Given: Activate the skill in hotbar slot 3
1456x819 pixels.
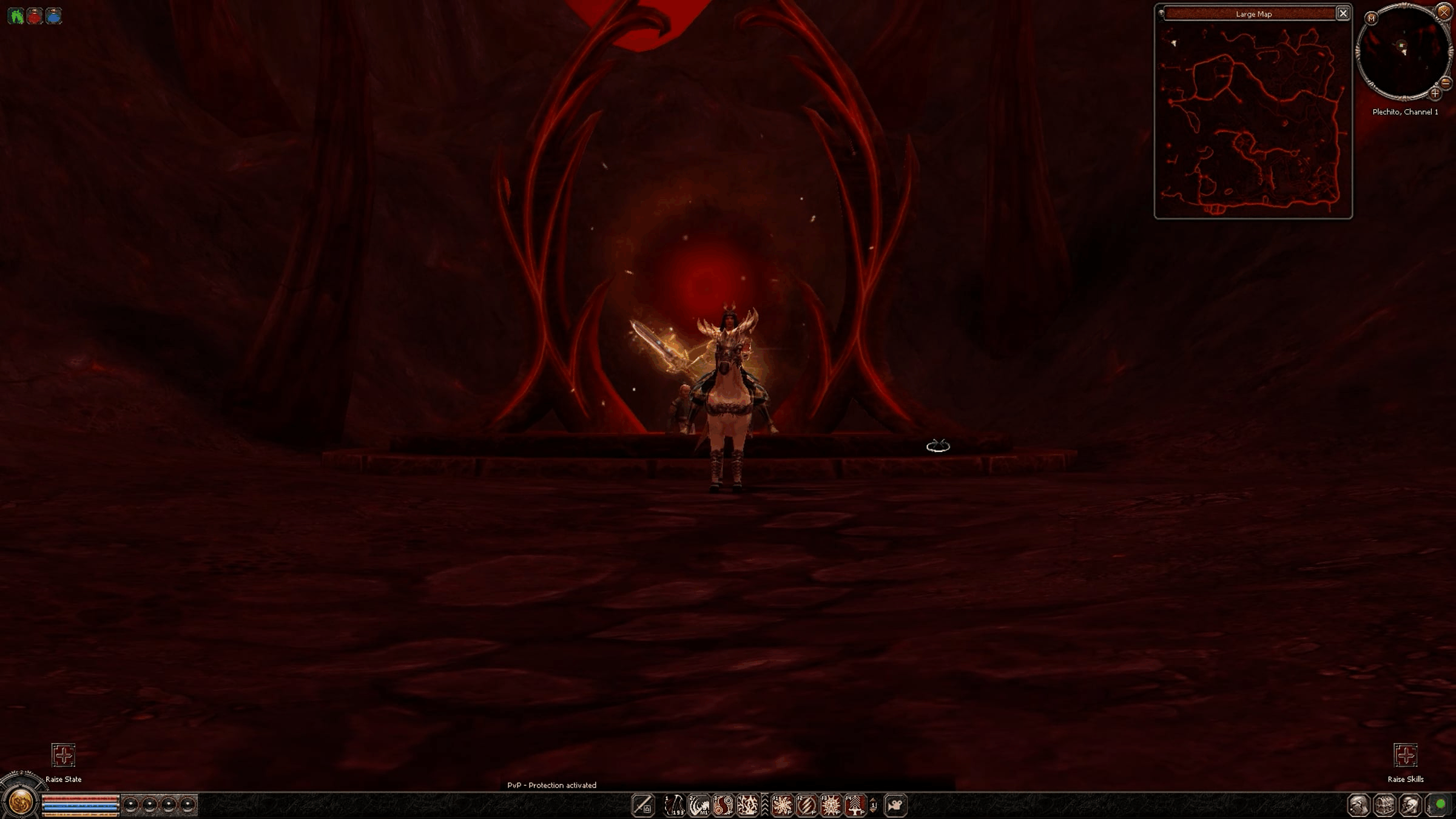Looking at the screenshot, I should [x=723, y=805].
